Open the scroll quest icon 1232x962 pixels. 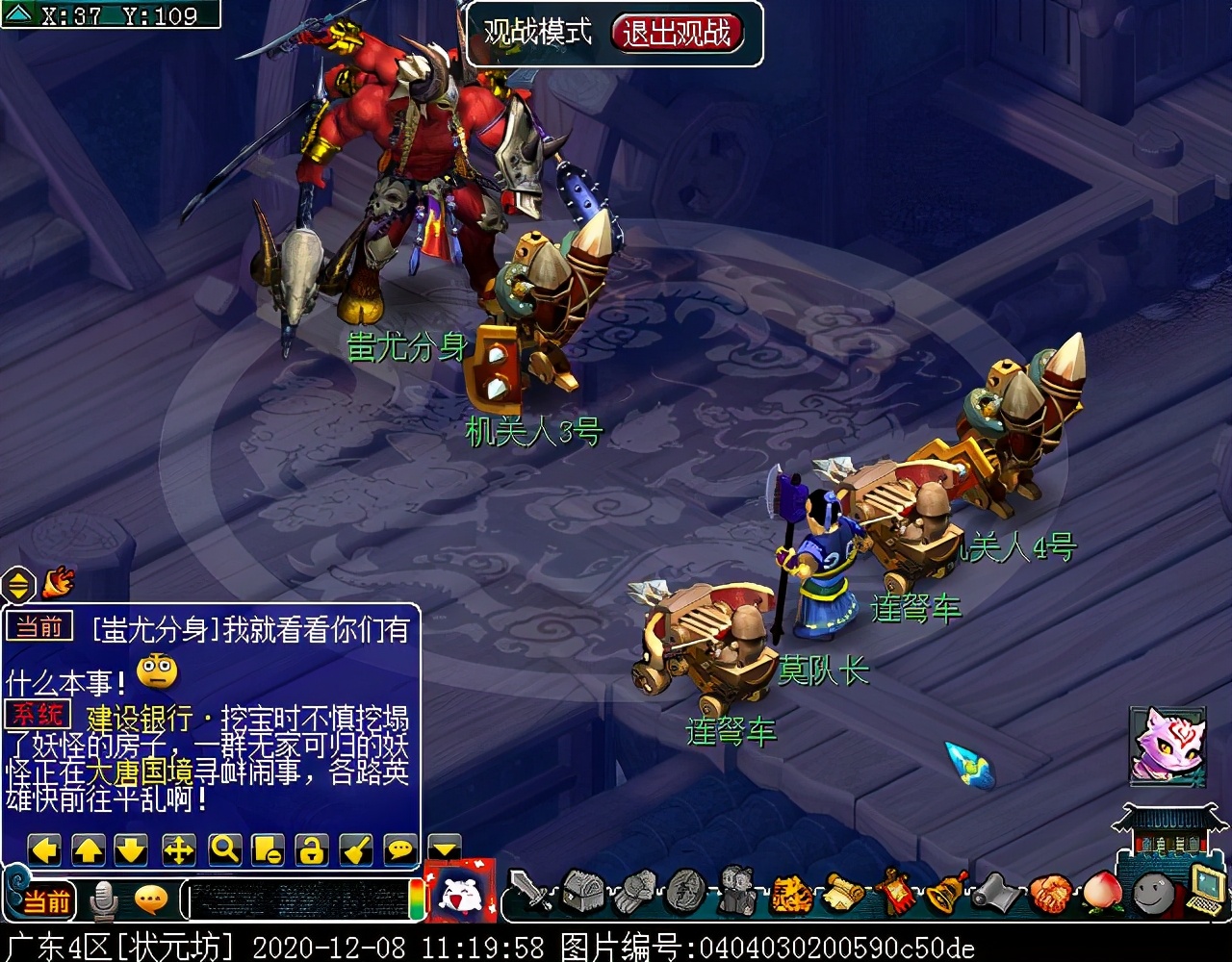click(843, 893)
